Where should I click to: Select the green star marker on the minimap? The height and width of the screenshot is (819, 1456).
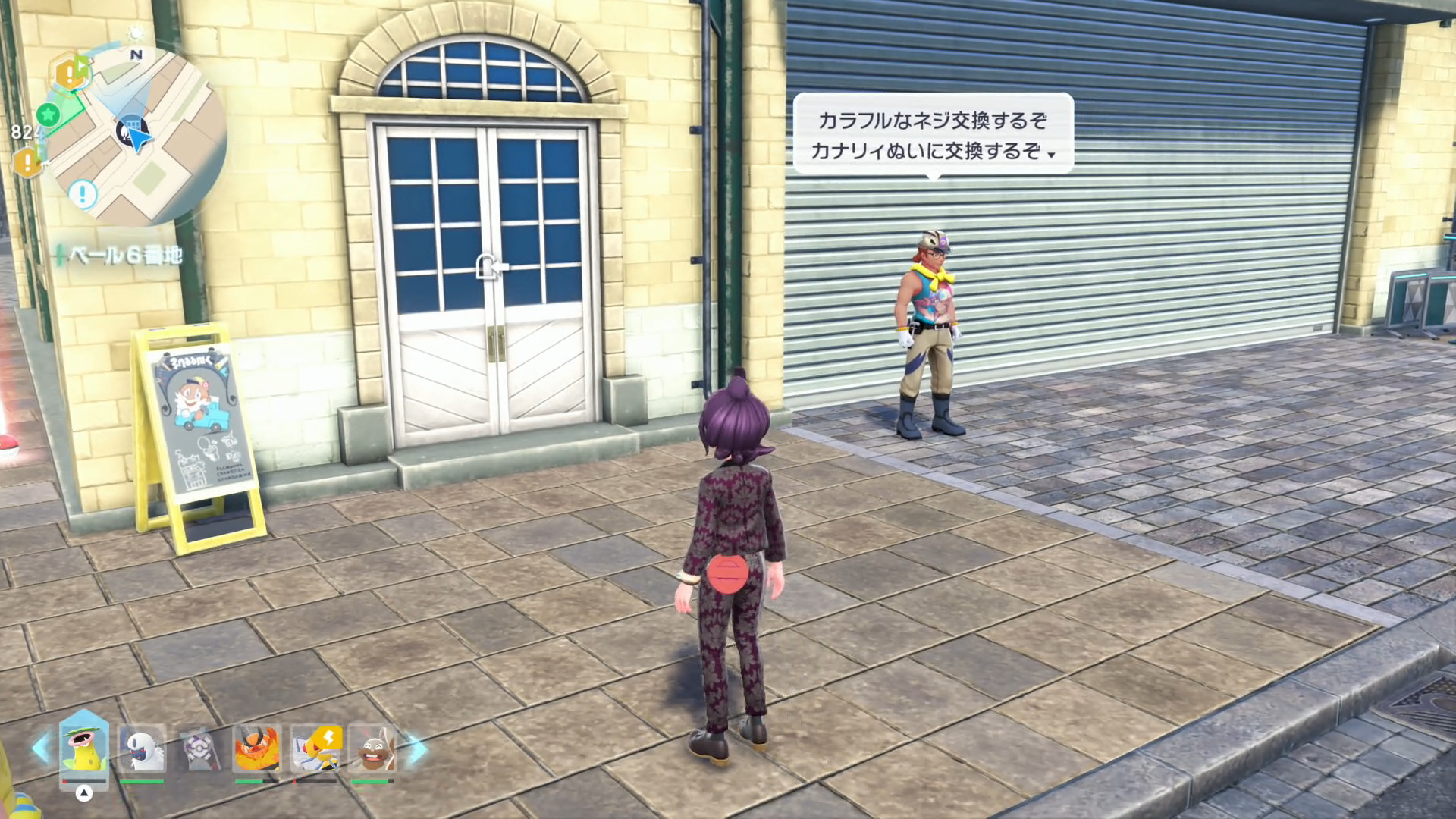tap(49, 115)
